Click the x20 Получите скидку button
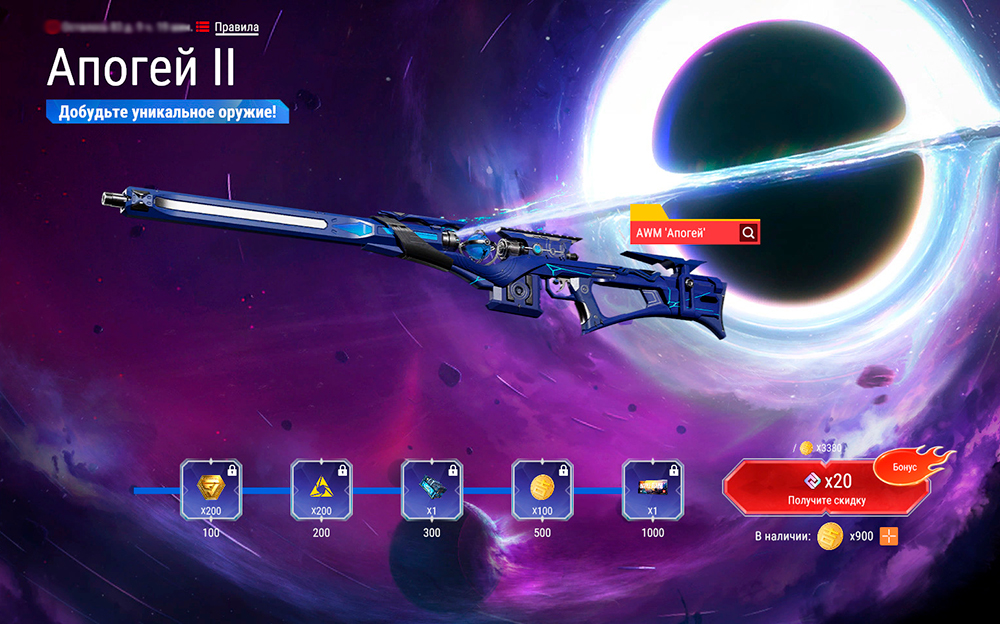Viewport: 1000px width, 624px height. click(x=825, y=488)
